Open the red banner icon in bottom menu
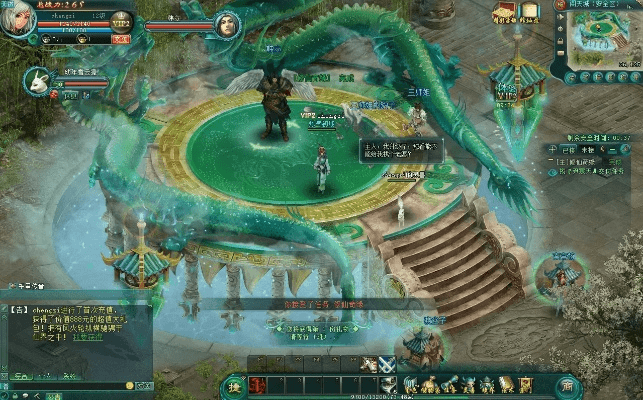The image size is (643, 400). 525,384
